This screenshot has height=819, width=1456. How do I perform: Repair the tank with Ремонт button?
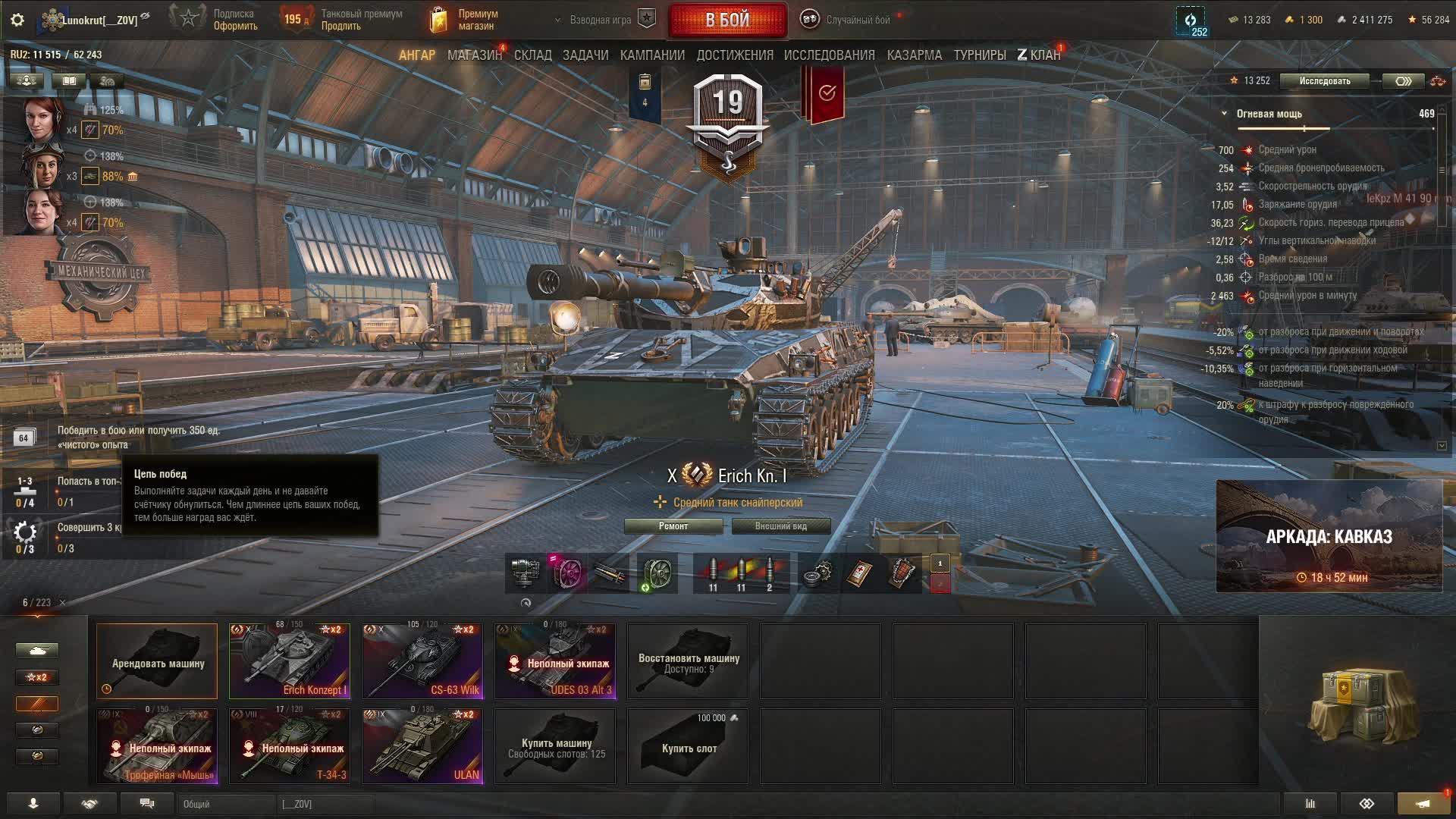point(673,526)
